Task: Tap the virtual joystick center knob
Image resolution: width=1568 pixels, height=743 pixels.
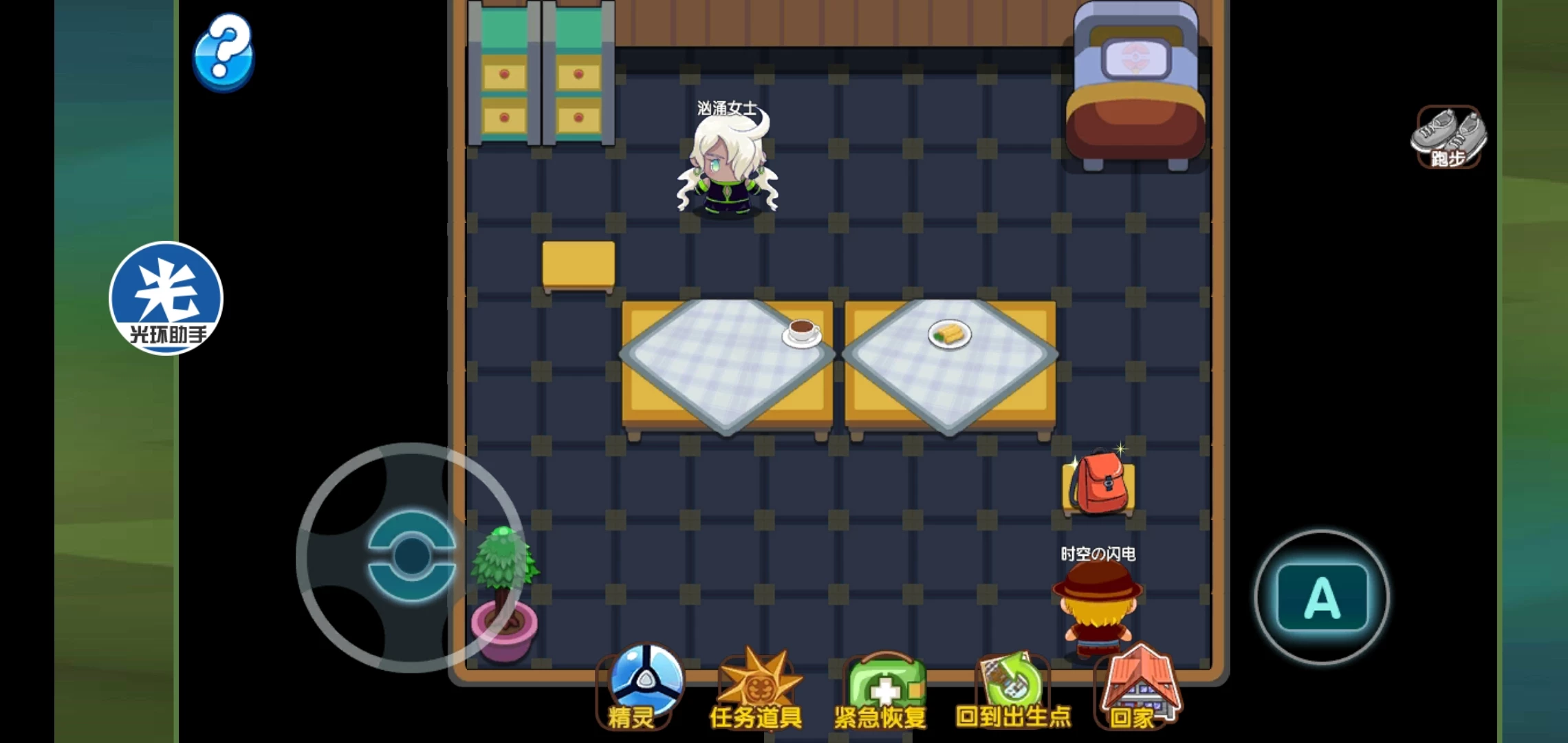Action: [x=411, y=556]
